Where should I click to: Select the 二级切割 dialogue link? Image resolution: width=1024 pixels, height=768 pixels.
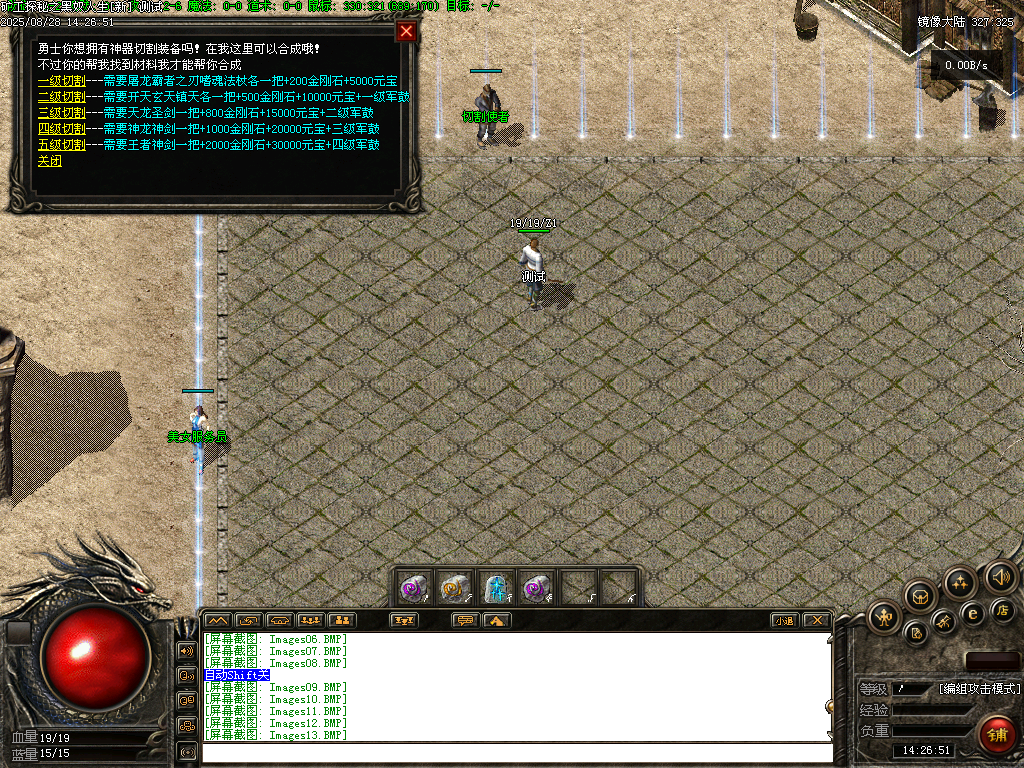(x=61, y=97)
